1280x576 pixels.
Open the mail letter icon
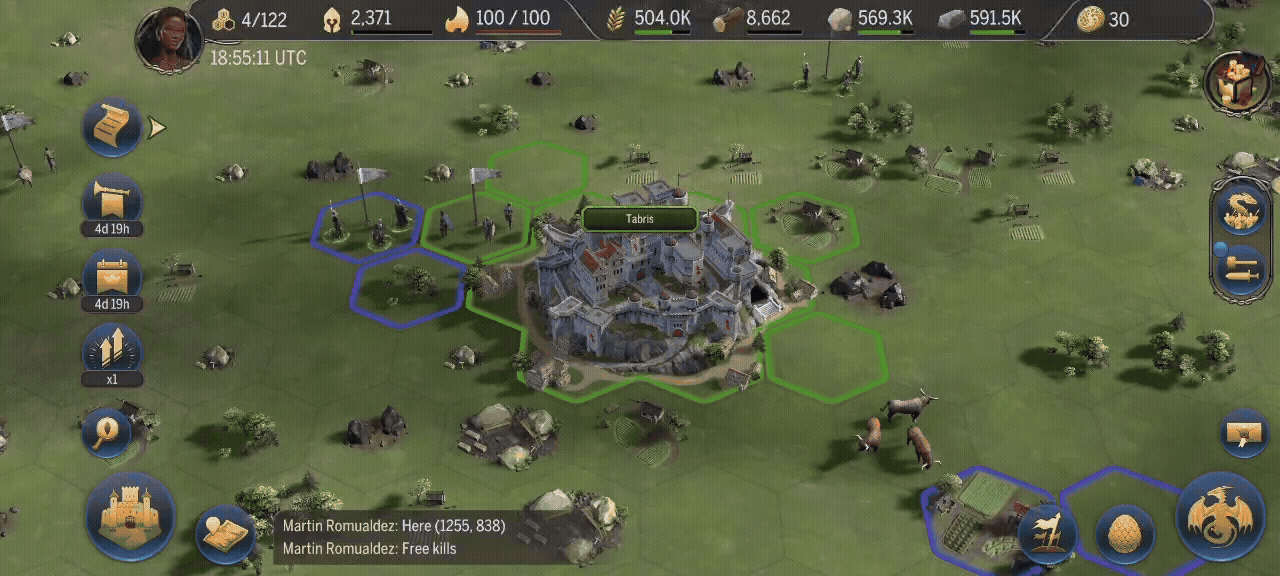pos(1246,434)
